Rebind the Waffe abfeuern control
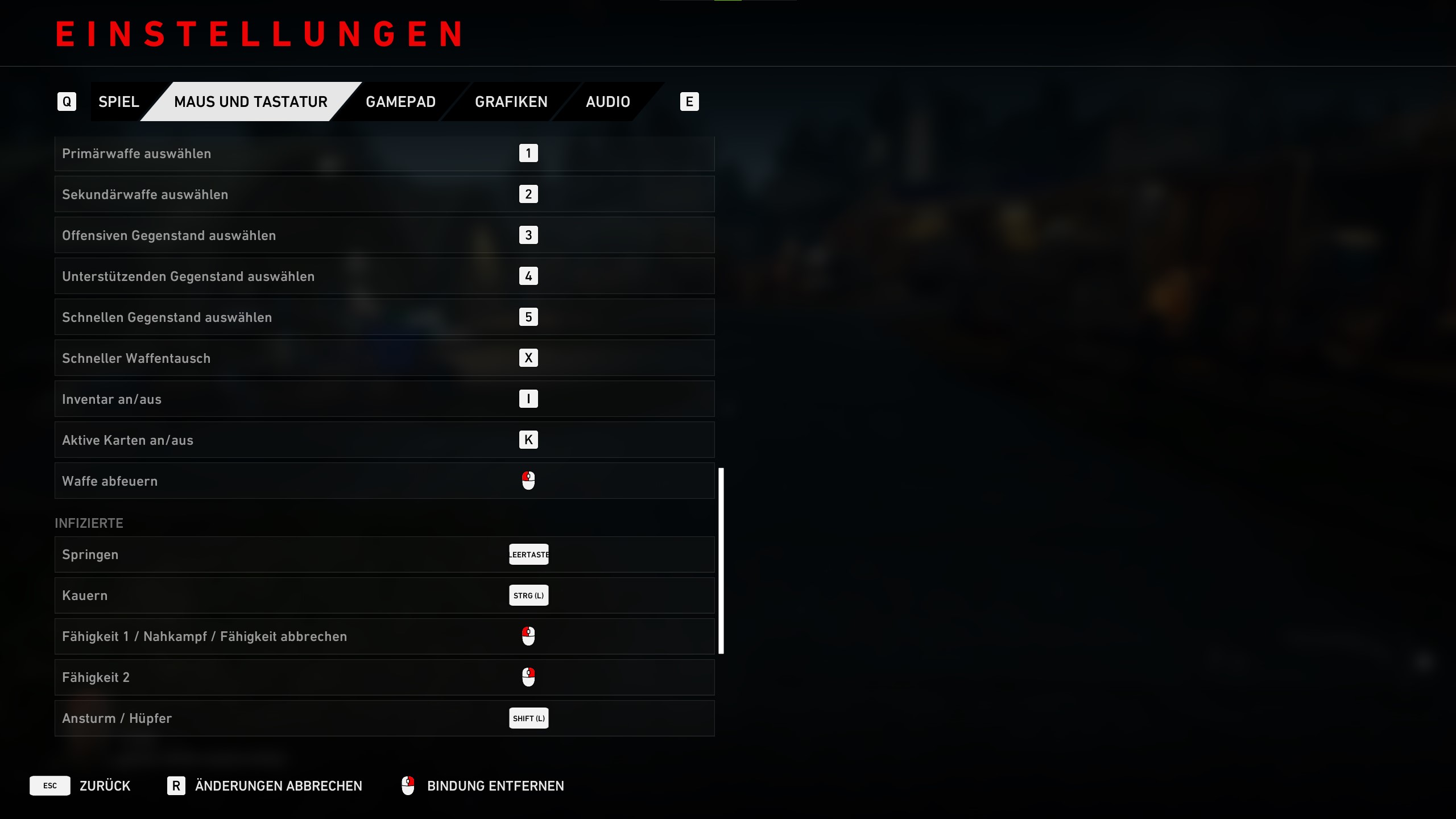This screenshot has height=819, width=1456. [x=528, y=481]
